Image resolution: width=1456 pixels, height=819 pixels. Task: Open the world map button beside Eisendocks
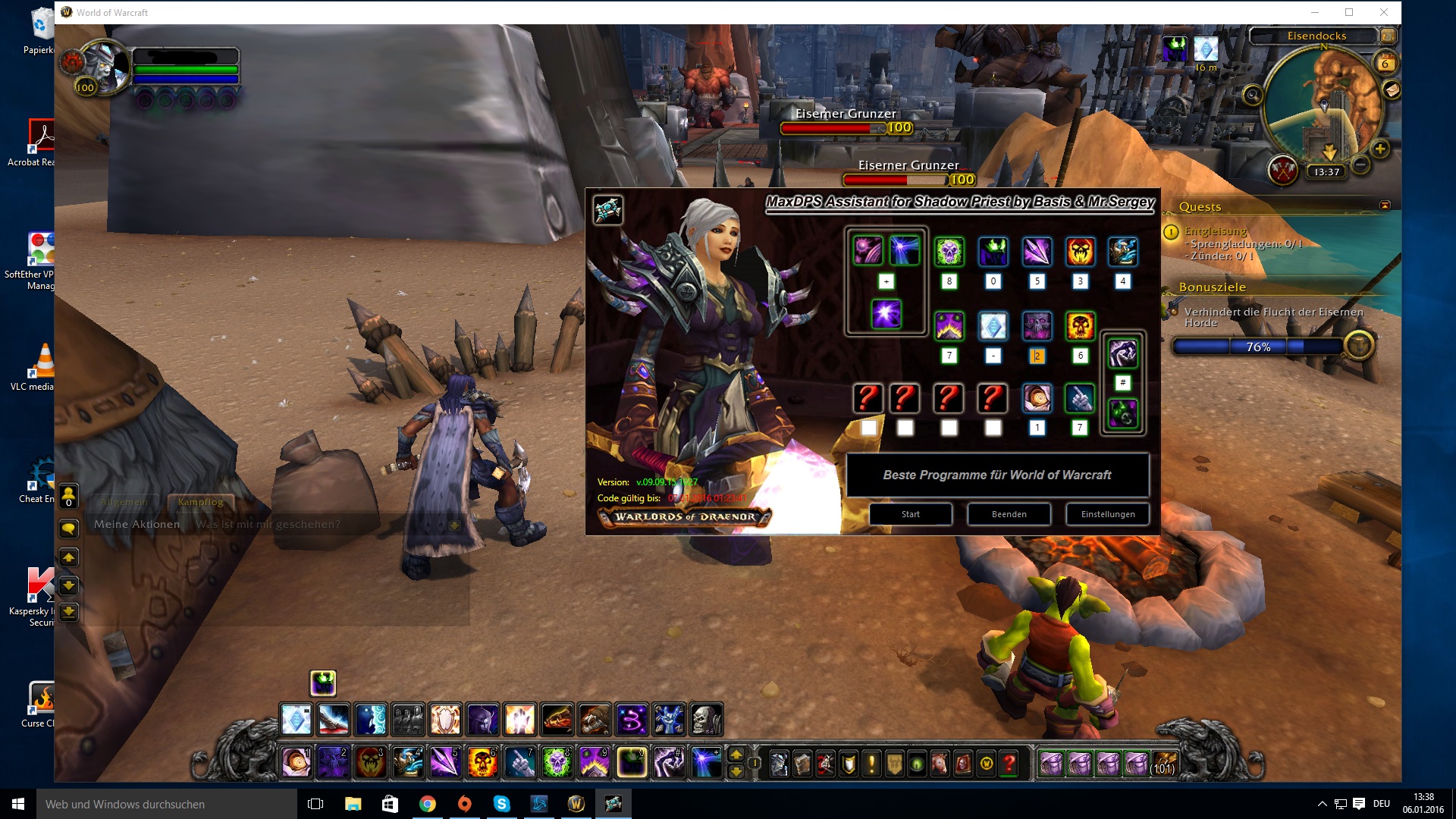(1389, 36)
